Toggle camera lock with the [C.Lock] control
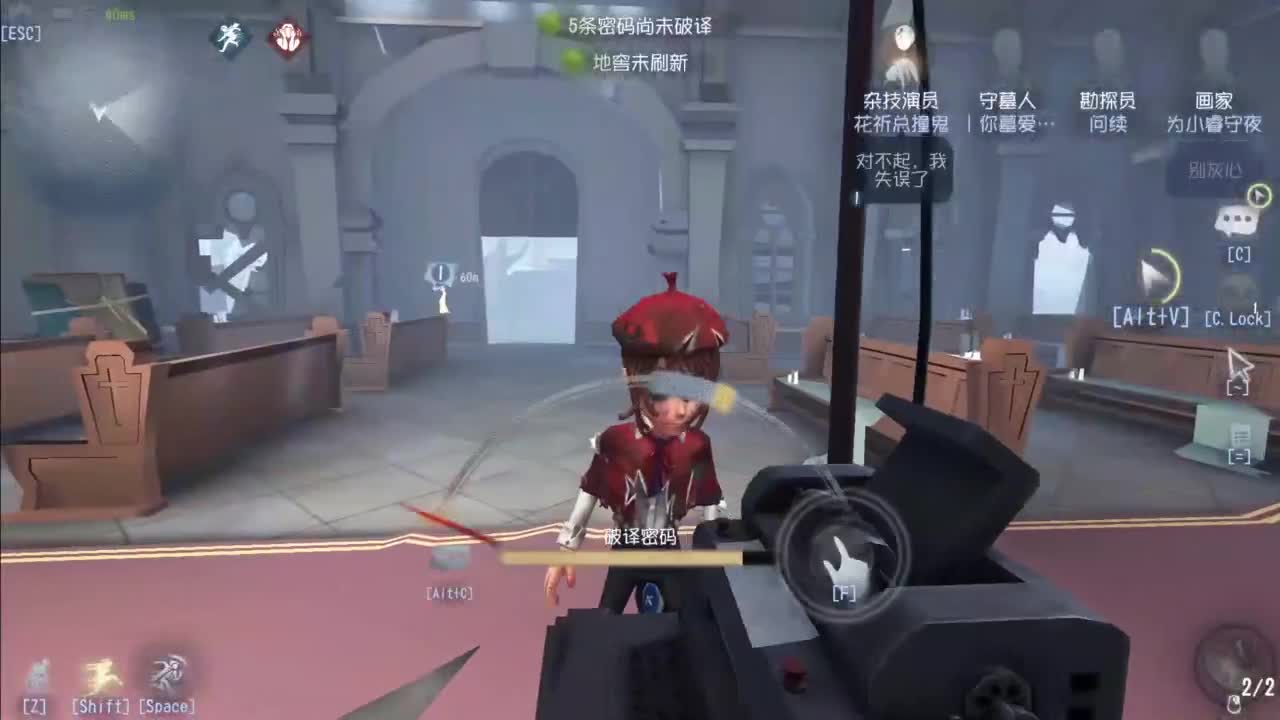1280x720 pixels. pos(1239,319)
